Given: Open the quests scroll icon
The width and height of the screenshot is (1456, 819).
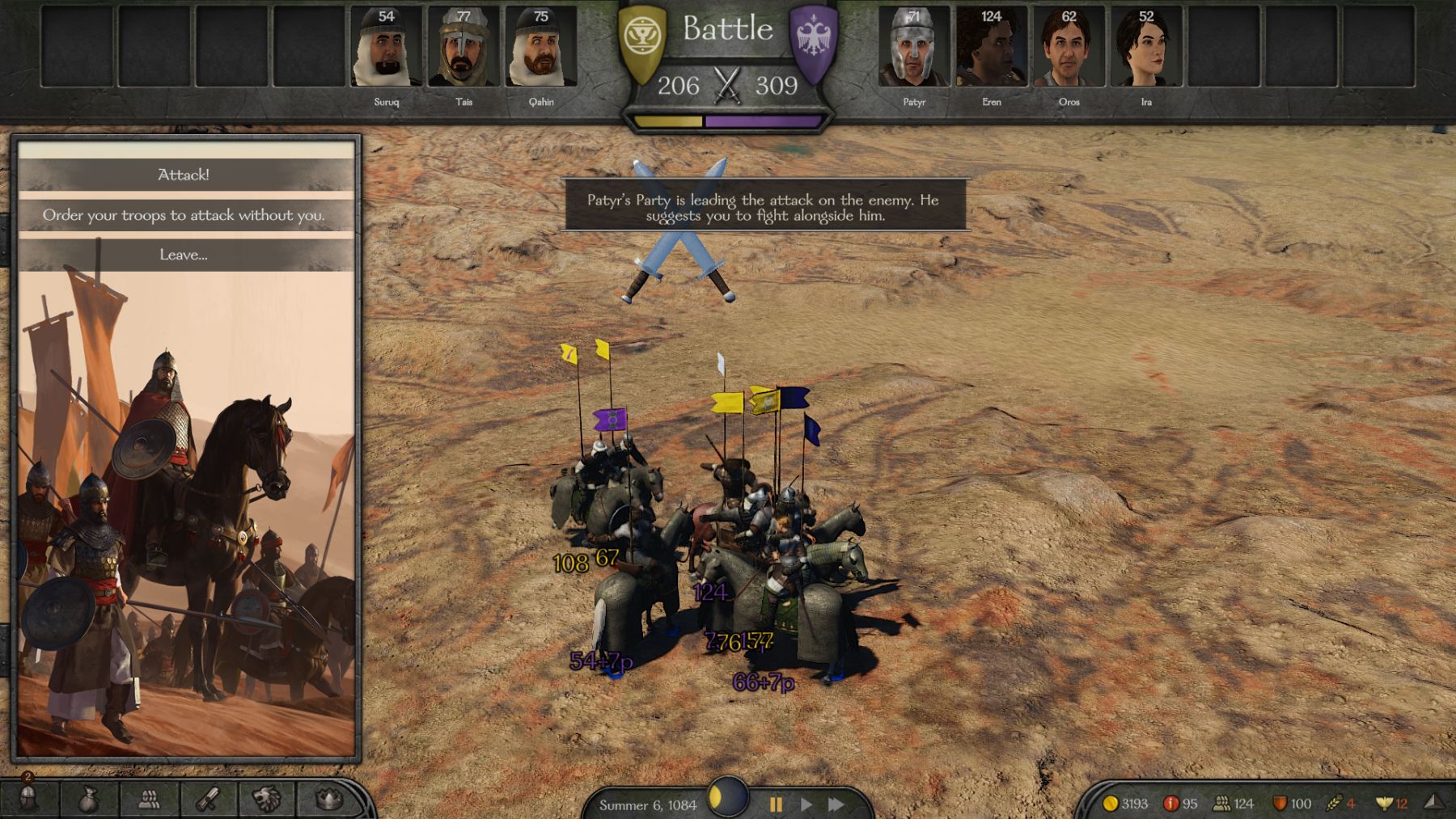Looking at the screenshot, I should [208, 800].
